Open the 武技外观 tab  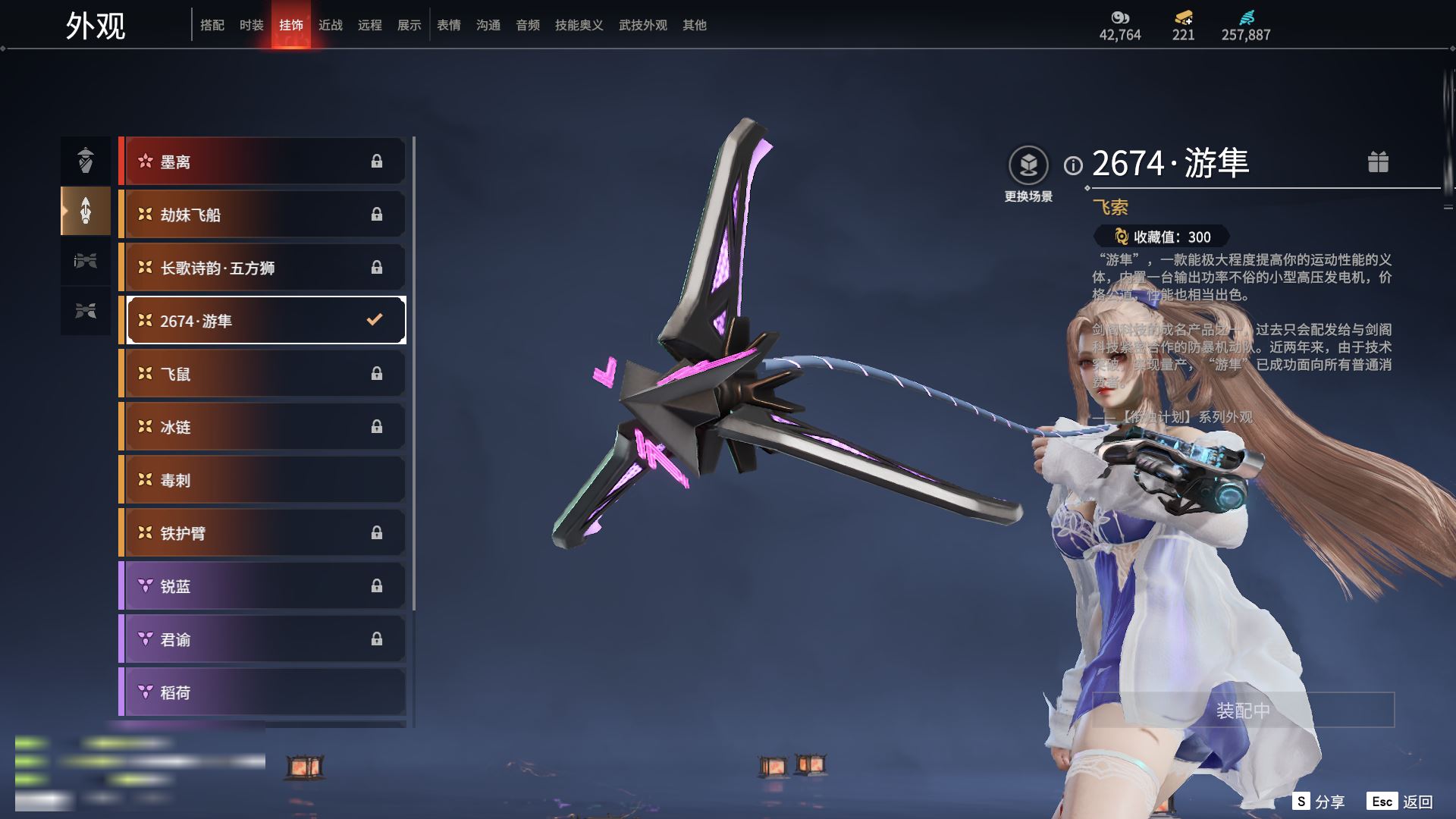(x=642, y=25)
